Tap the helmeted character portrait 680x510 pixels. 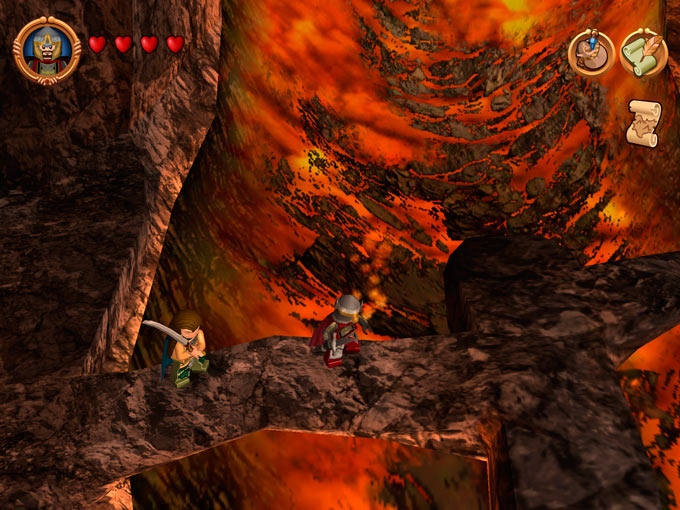47,49
